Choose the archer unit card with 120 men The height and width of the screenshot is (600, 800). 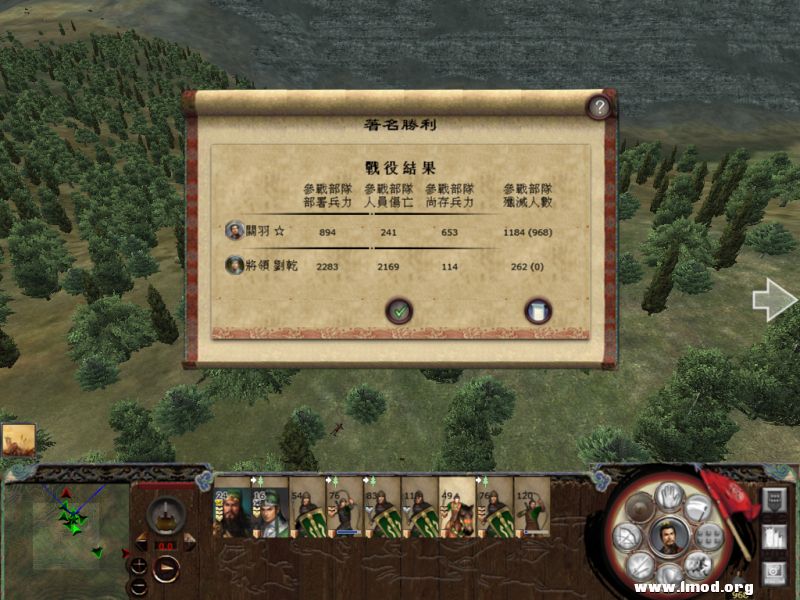532,511
